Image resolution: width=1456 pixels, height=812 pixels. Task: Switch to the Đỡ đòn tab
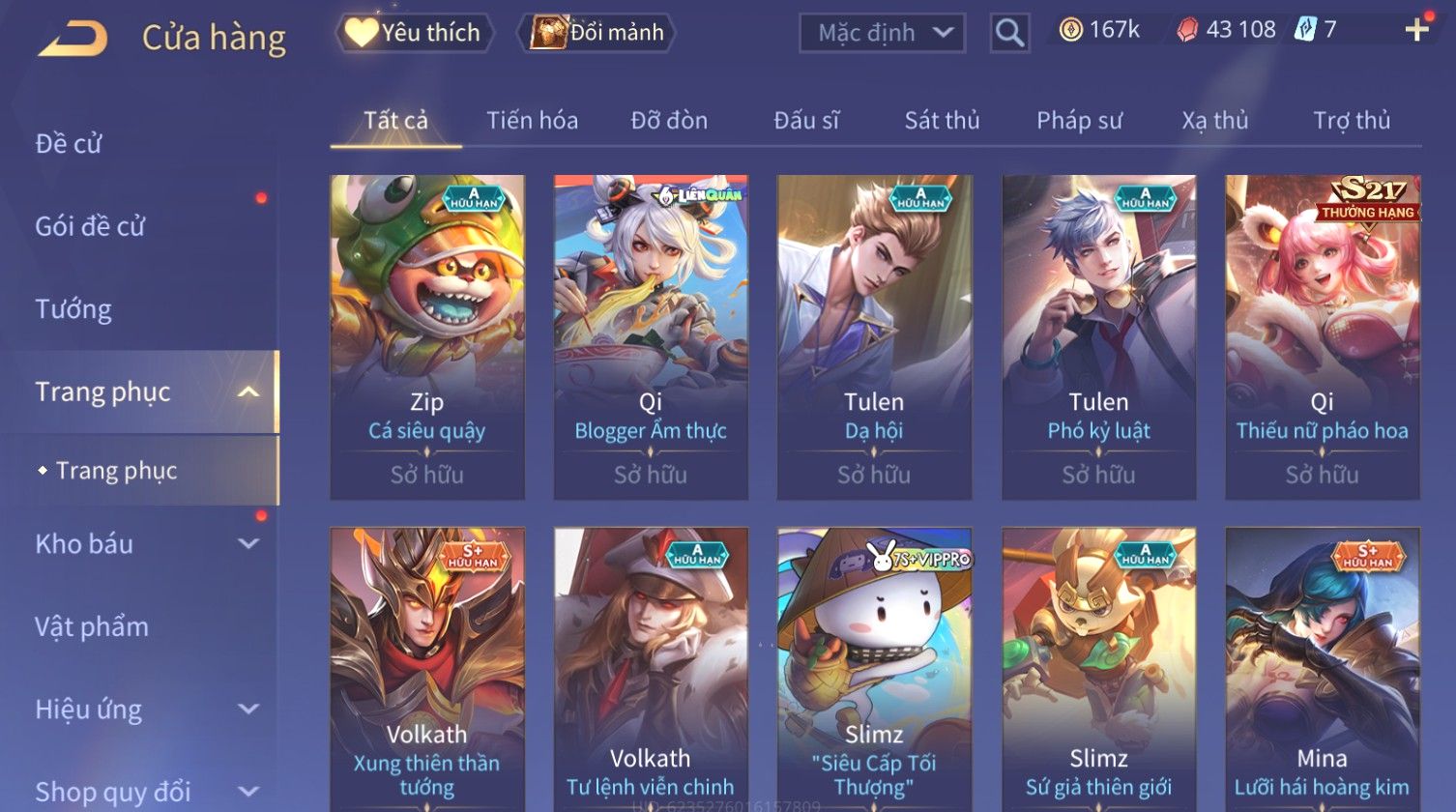pyautogui.click(x=669, y=121)
